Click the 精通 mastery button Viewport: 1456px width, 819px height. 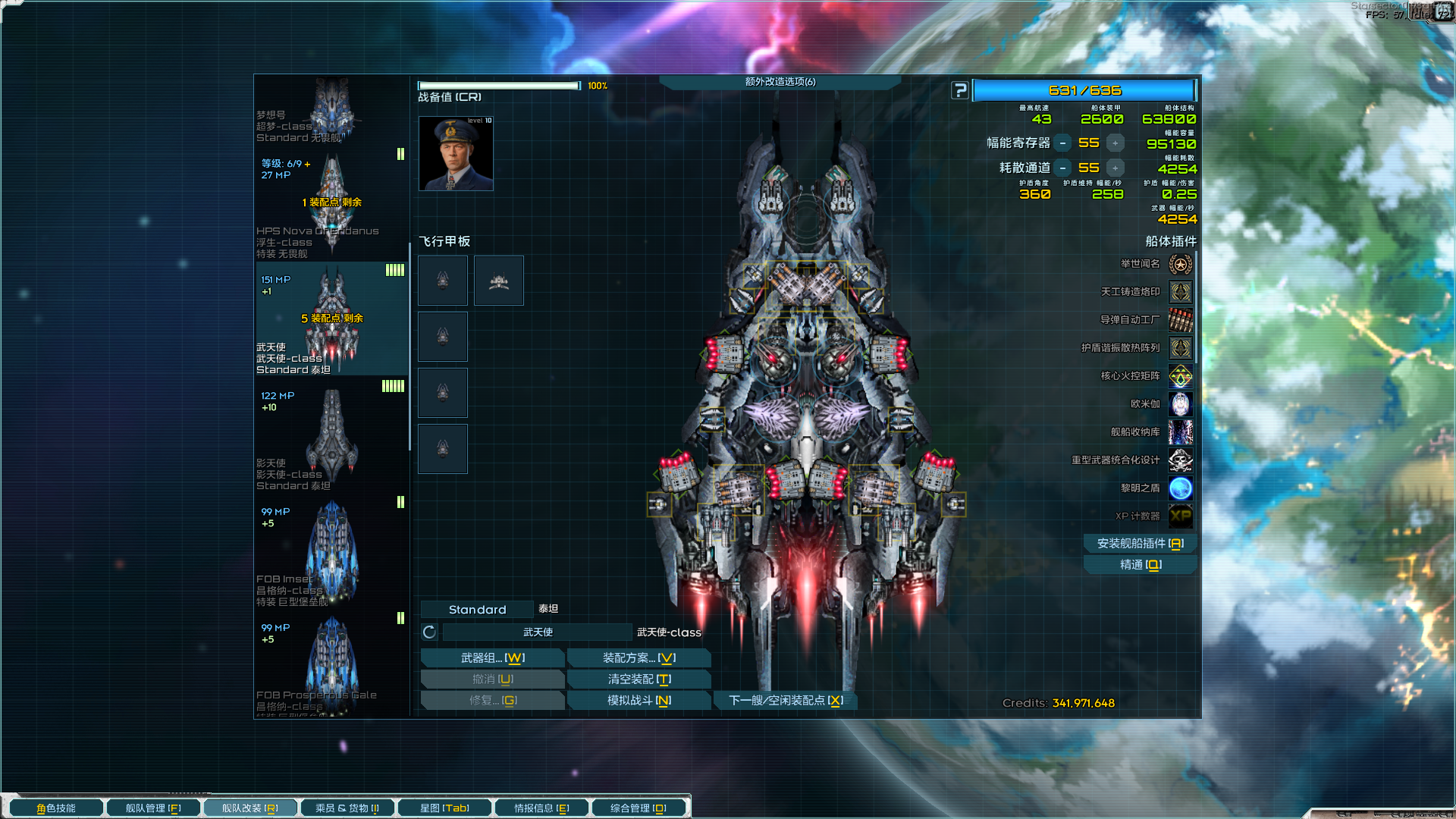click(1140, 565)
